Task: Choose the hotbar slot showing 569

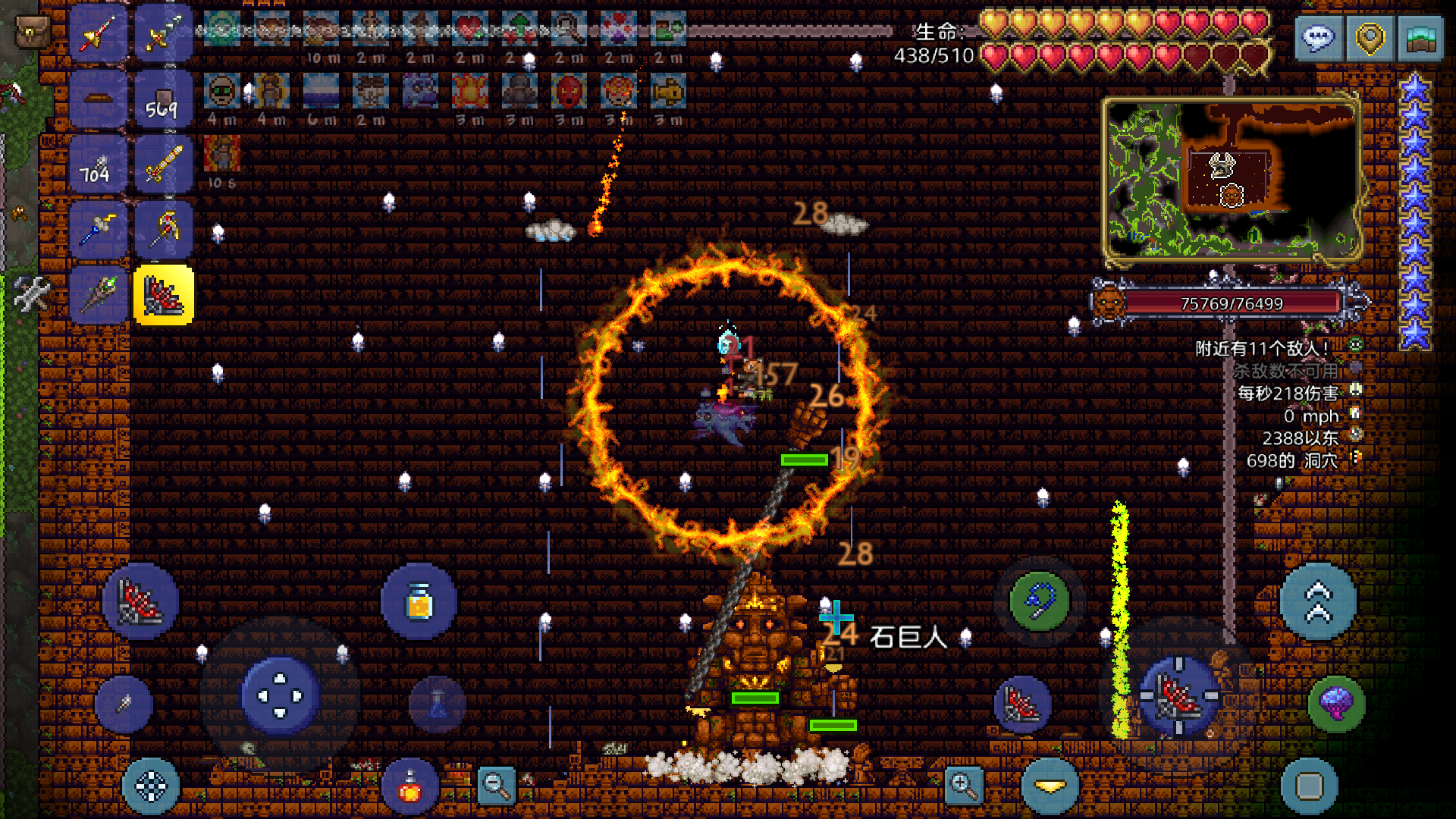Action: click(x=164, y=99)
